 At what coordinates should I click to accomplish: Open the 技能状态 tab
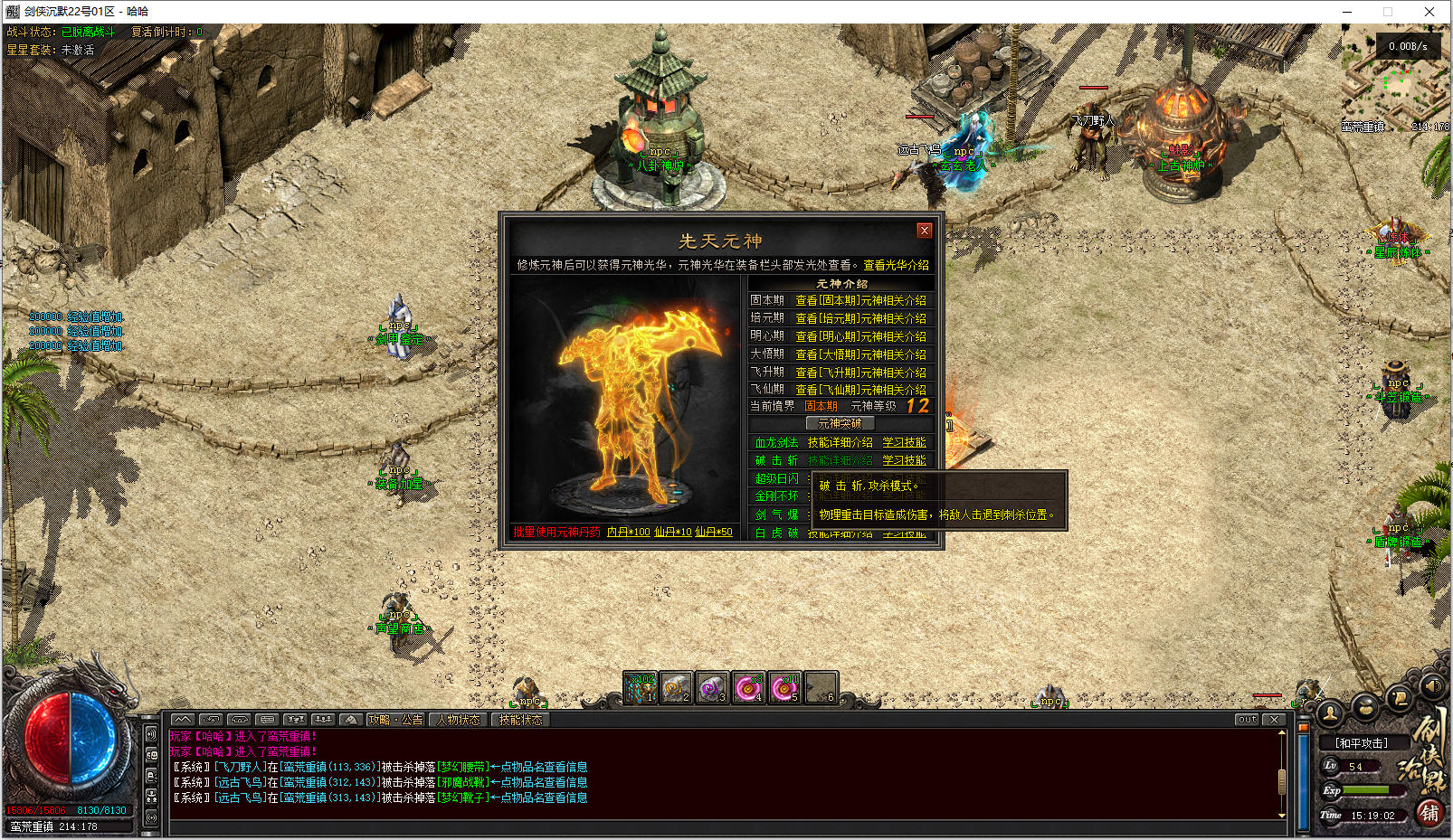click(520, 720)
